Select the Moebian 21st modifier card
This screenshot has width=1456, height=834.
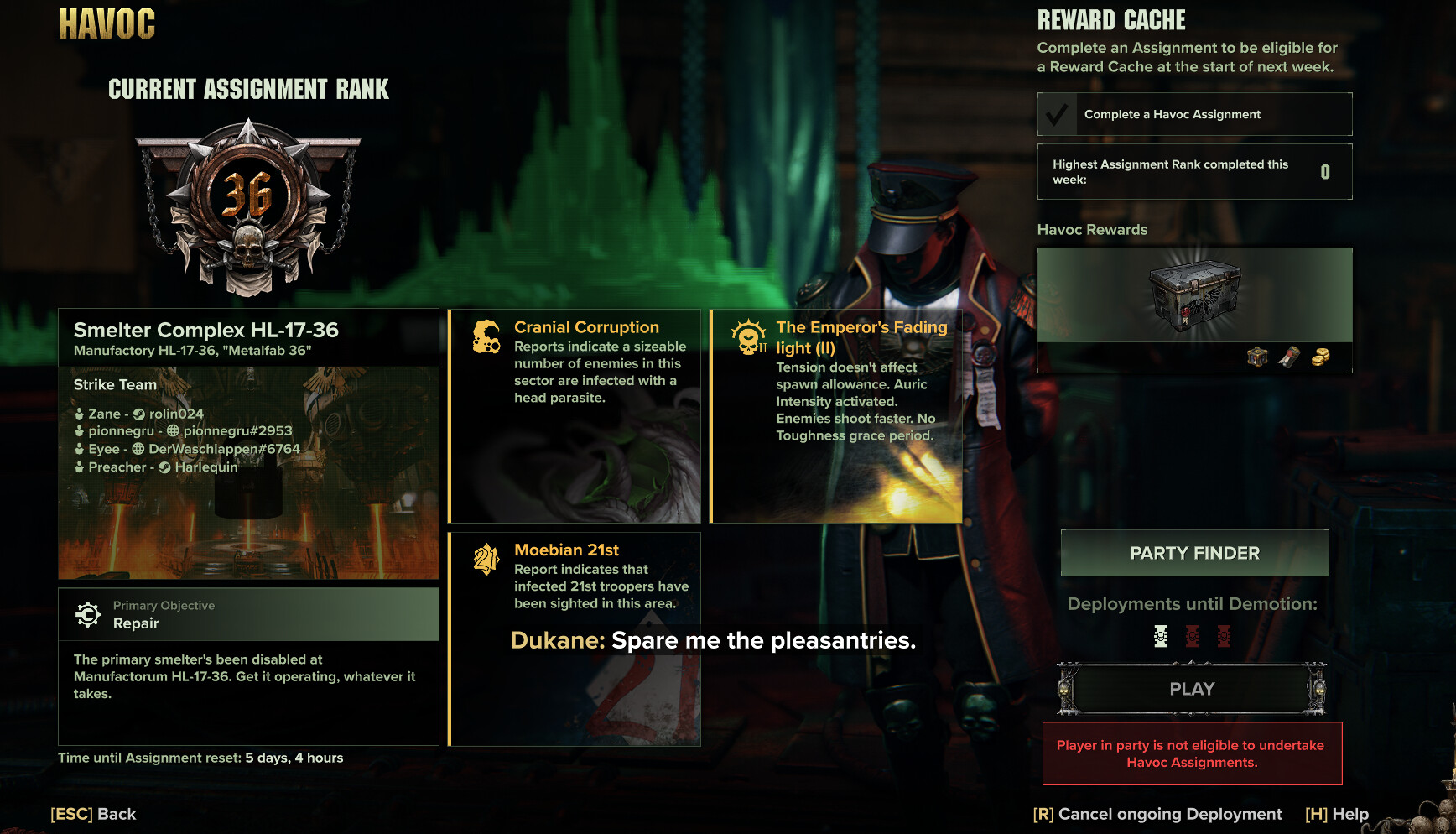[575, 639]
